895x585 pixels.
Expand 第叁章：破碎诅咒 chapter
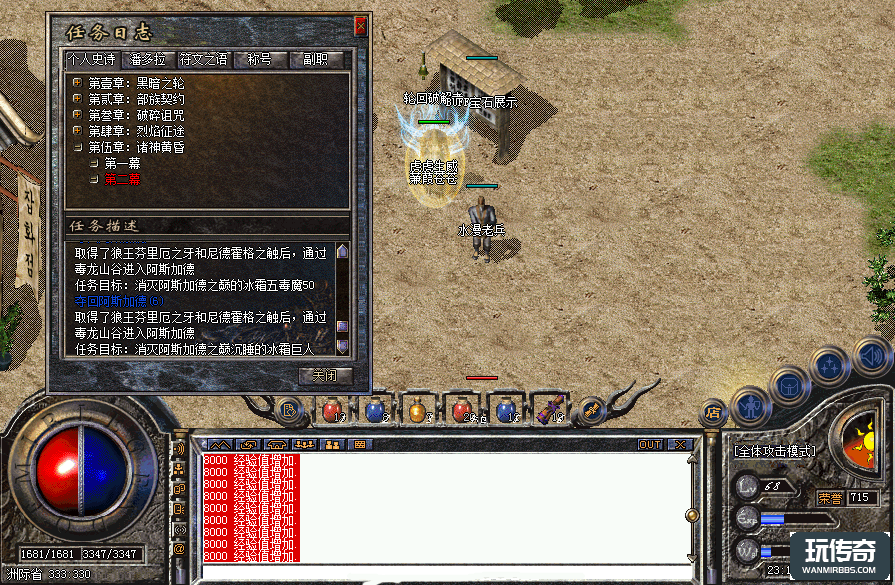pyautogui.click(x=77, y=115)
